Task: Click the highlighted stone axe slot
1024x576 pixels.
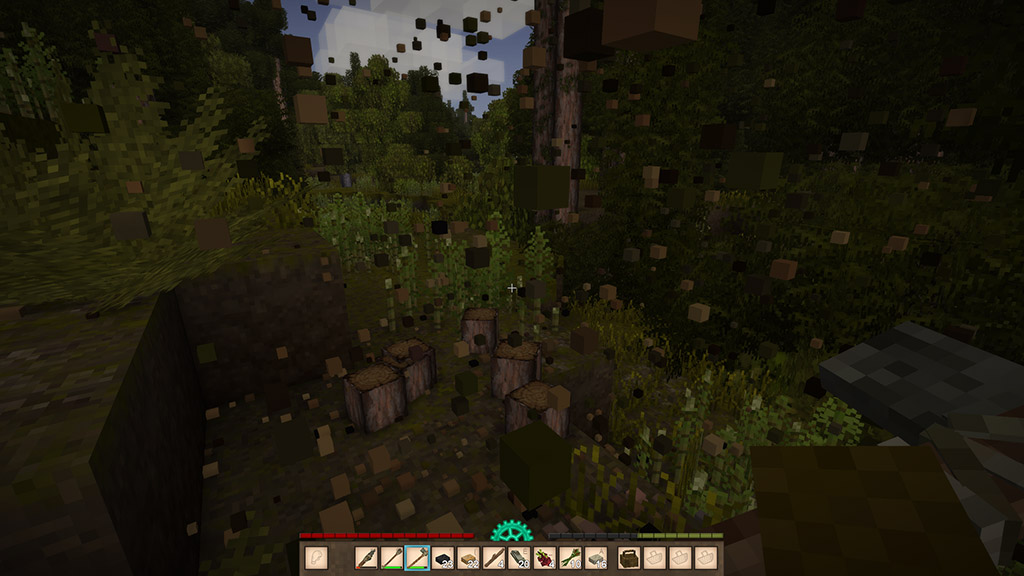Action: click(x=417, y=558)
